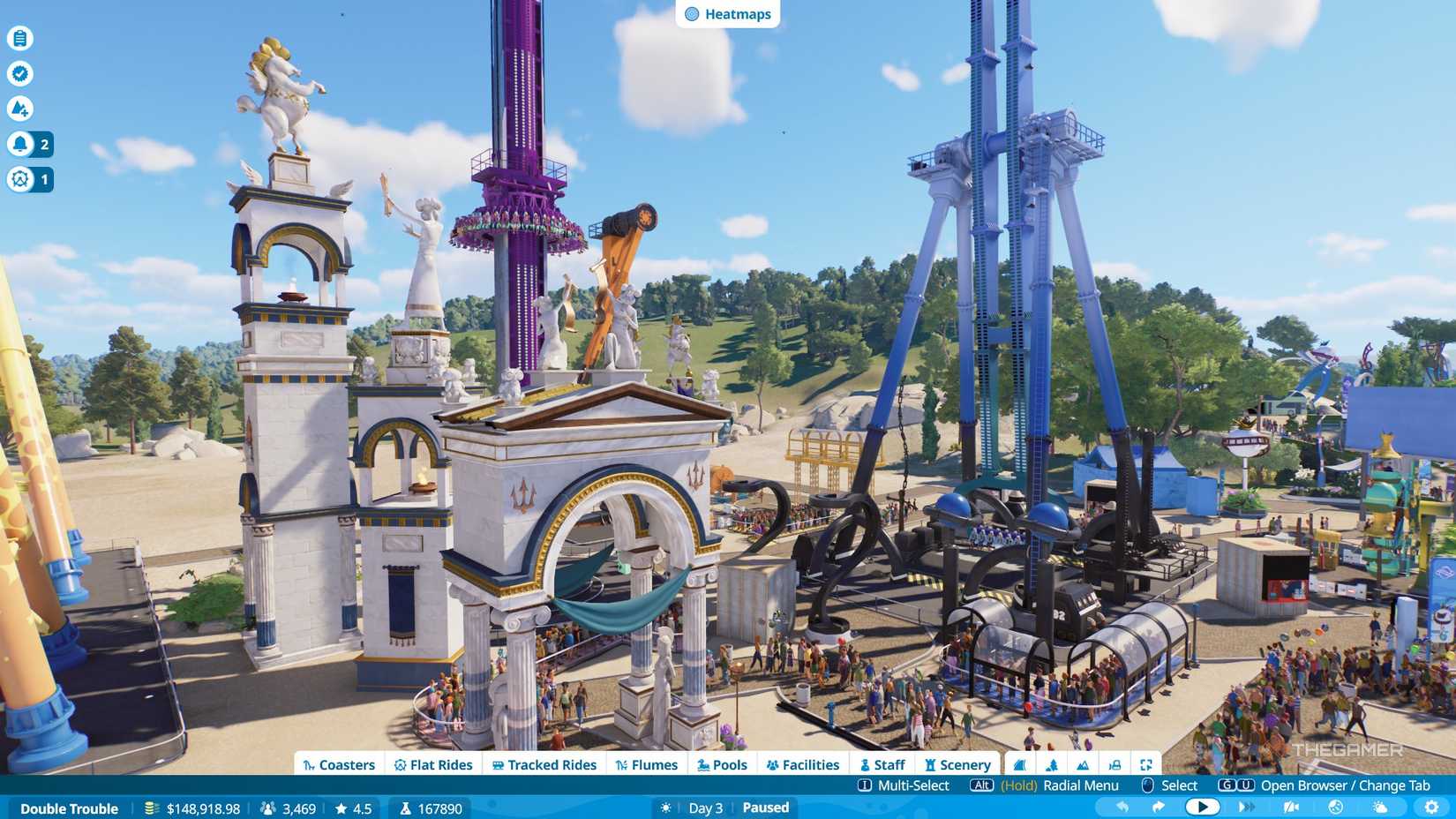Screen dimensions: 1456x819
Task: Check notifications via the bell icon
Action: tap(19, 144)
